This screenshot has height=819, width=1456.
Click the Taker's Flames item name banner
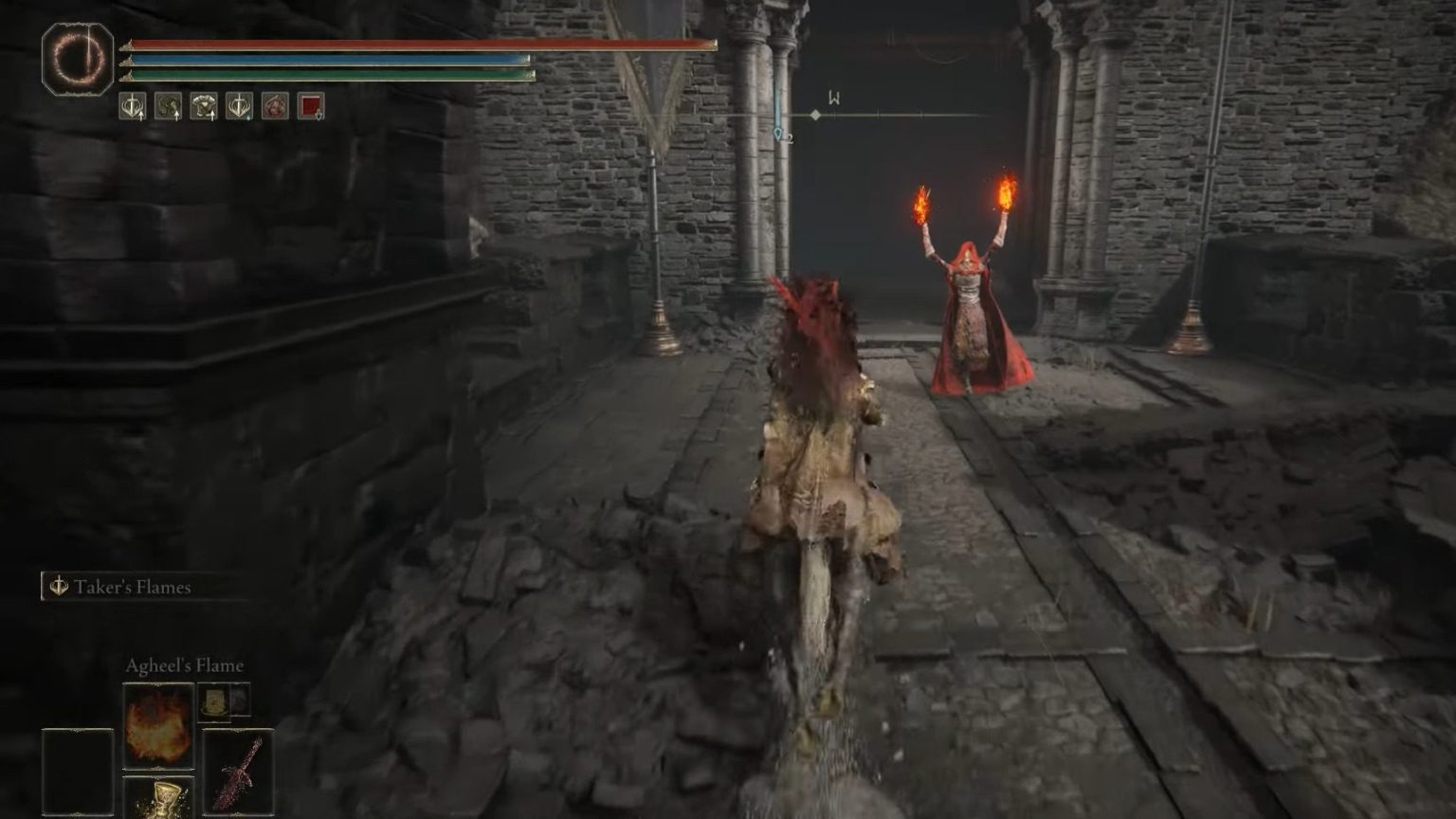[x=133, y=587]
